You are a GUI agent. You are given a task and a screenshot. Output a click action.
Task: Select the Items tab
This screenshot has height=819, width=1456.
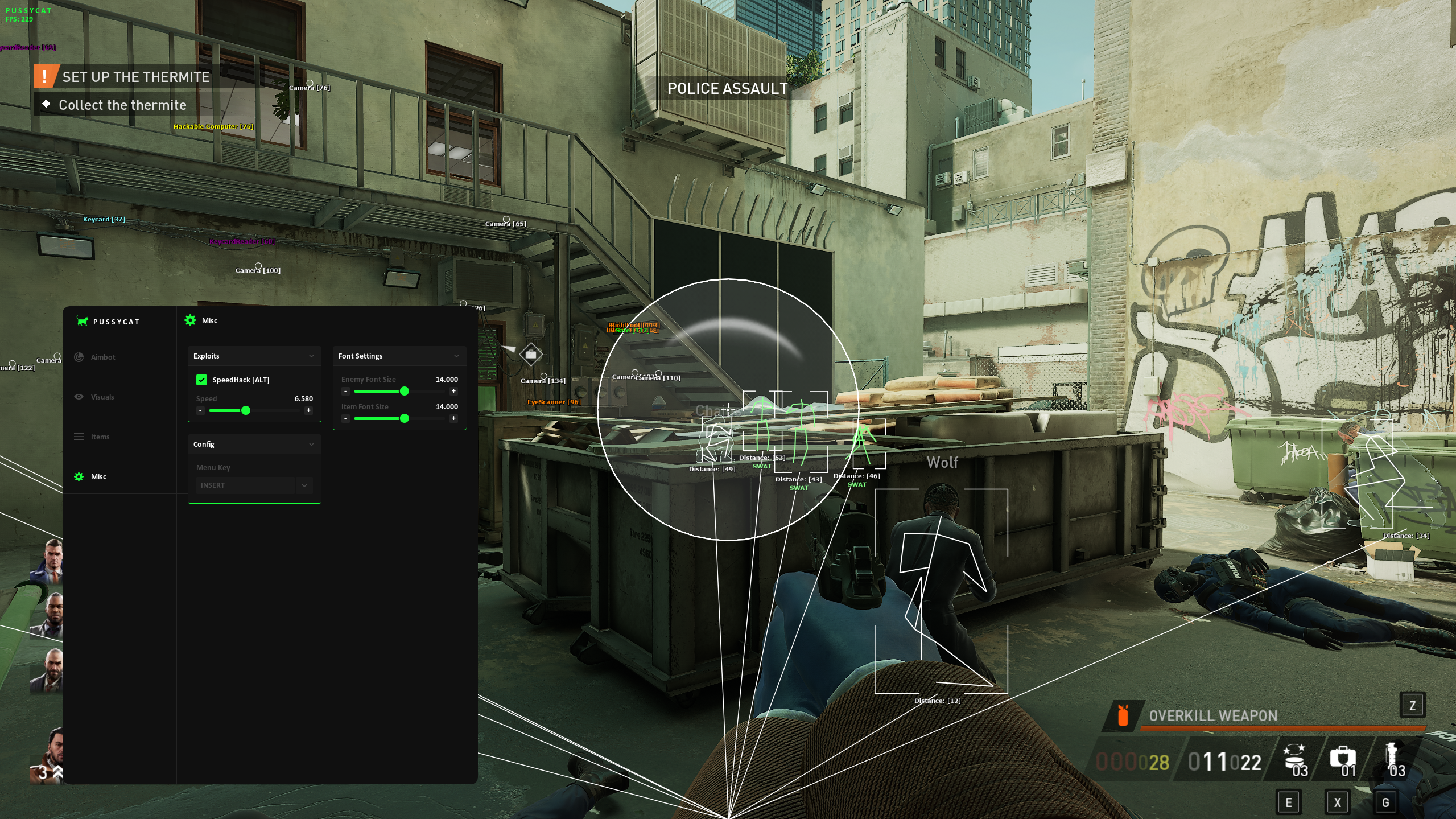coord(100,437)
